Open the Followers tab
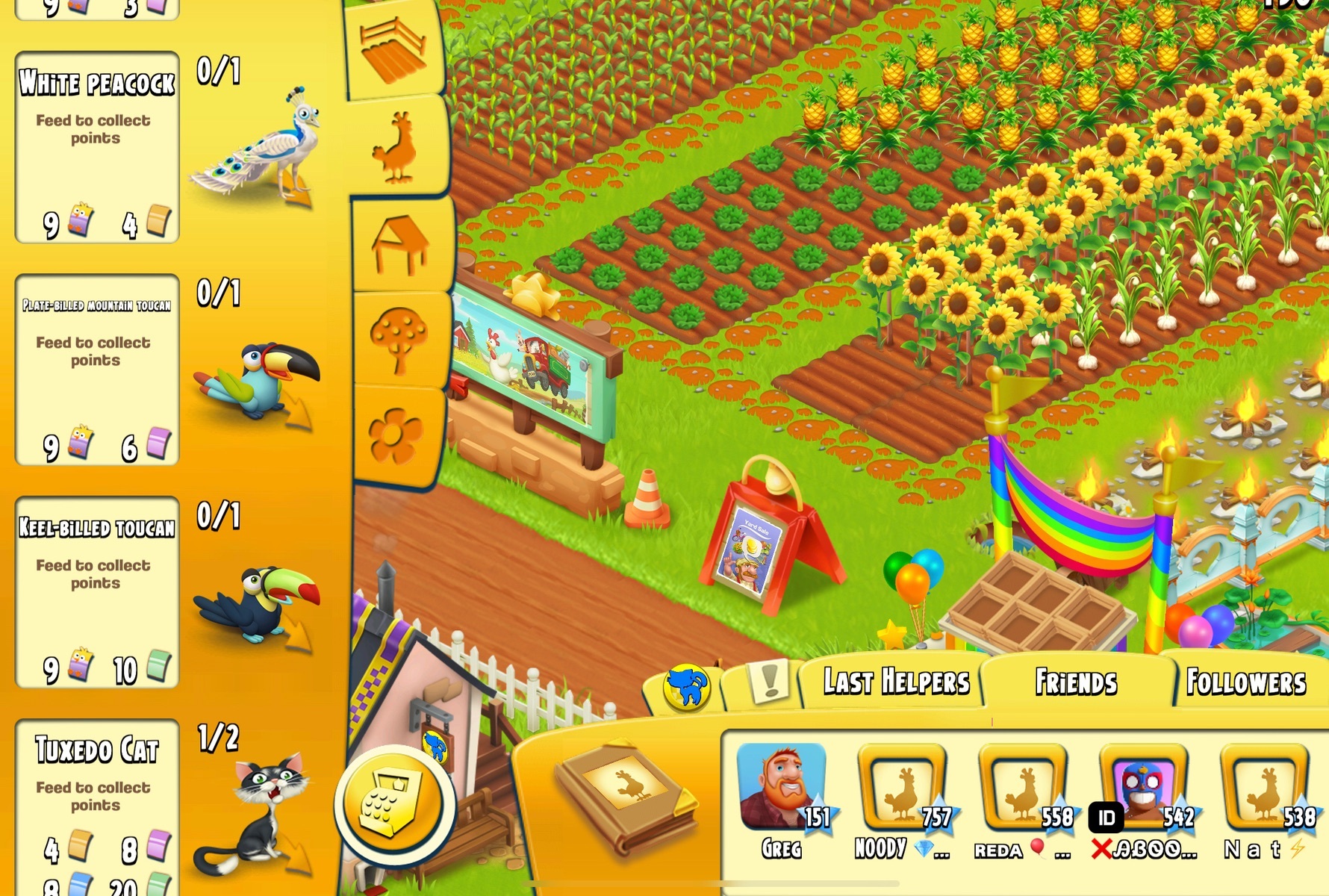This screenshot has height=896, width=1329. [1245, 682]
